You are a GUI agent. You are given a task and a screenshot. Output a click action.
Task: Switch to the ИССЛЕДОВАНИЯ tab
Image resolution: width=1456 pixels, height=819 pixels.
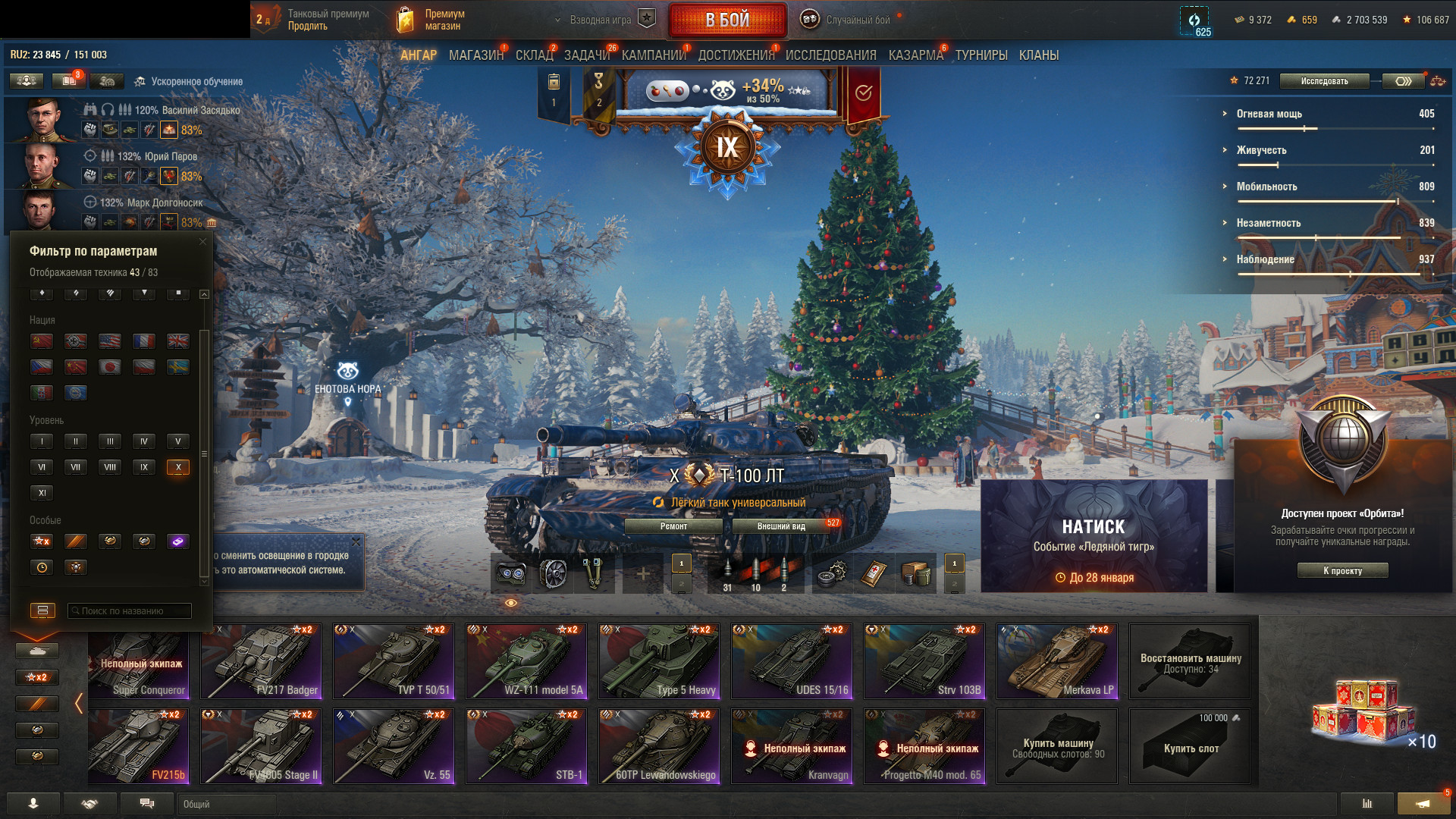[x=830, y=55]
